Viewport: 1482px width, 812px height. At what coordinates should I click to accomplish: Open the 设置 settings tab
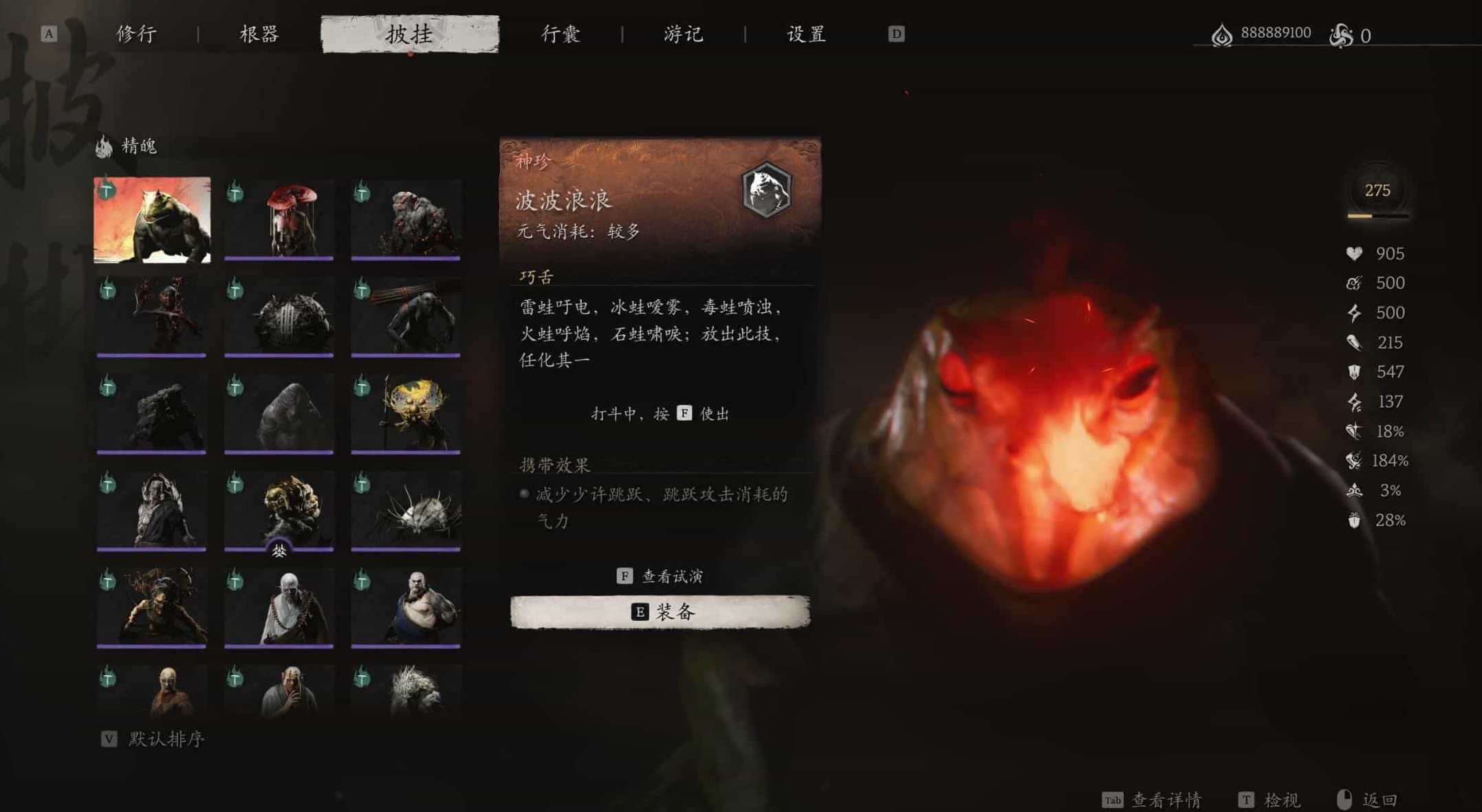(x=805, y=34)
